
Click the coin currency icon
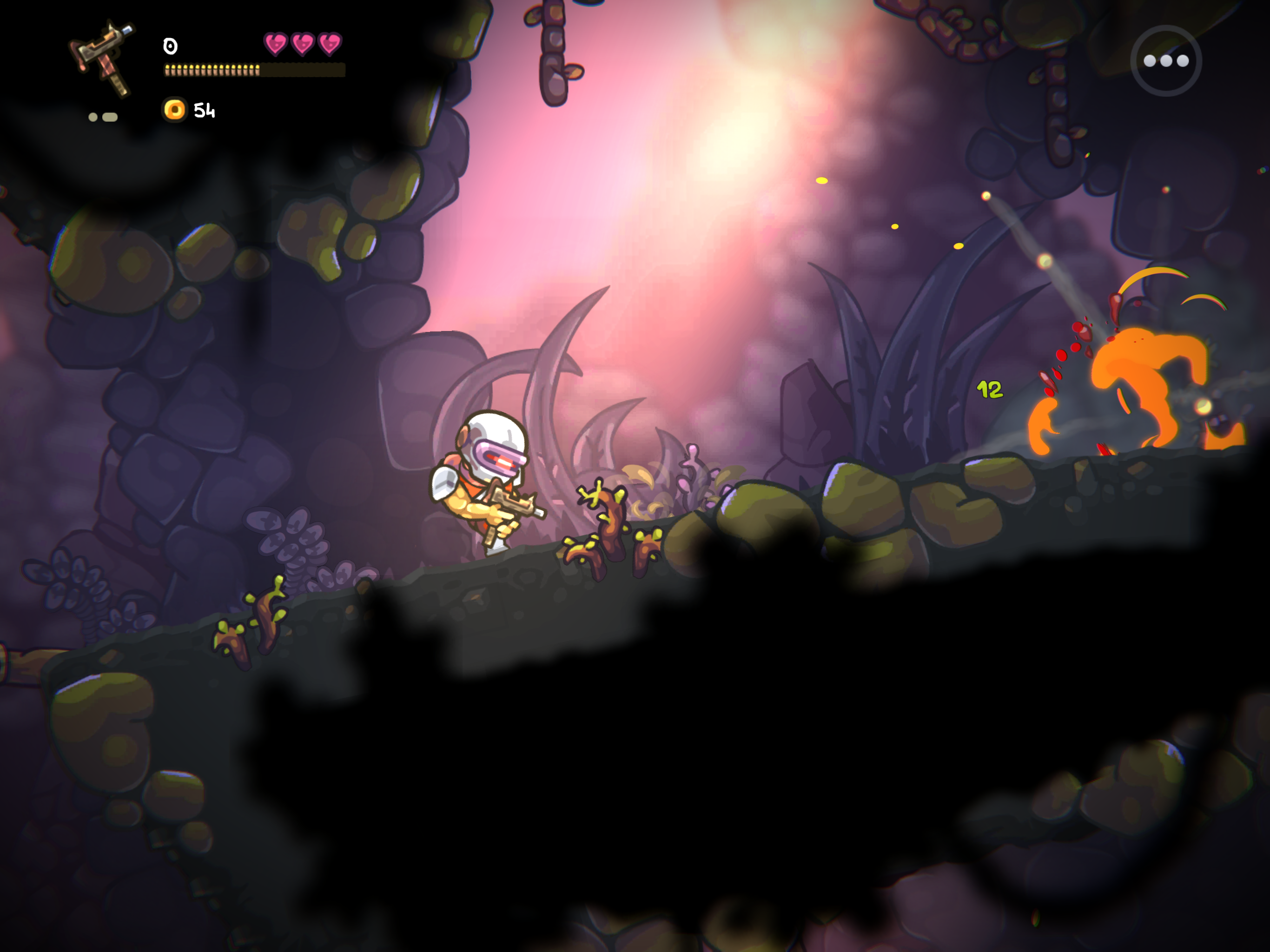pos(175,109)
